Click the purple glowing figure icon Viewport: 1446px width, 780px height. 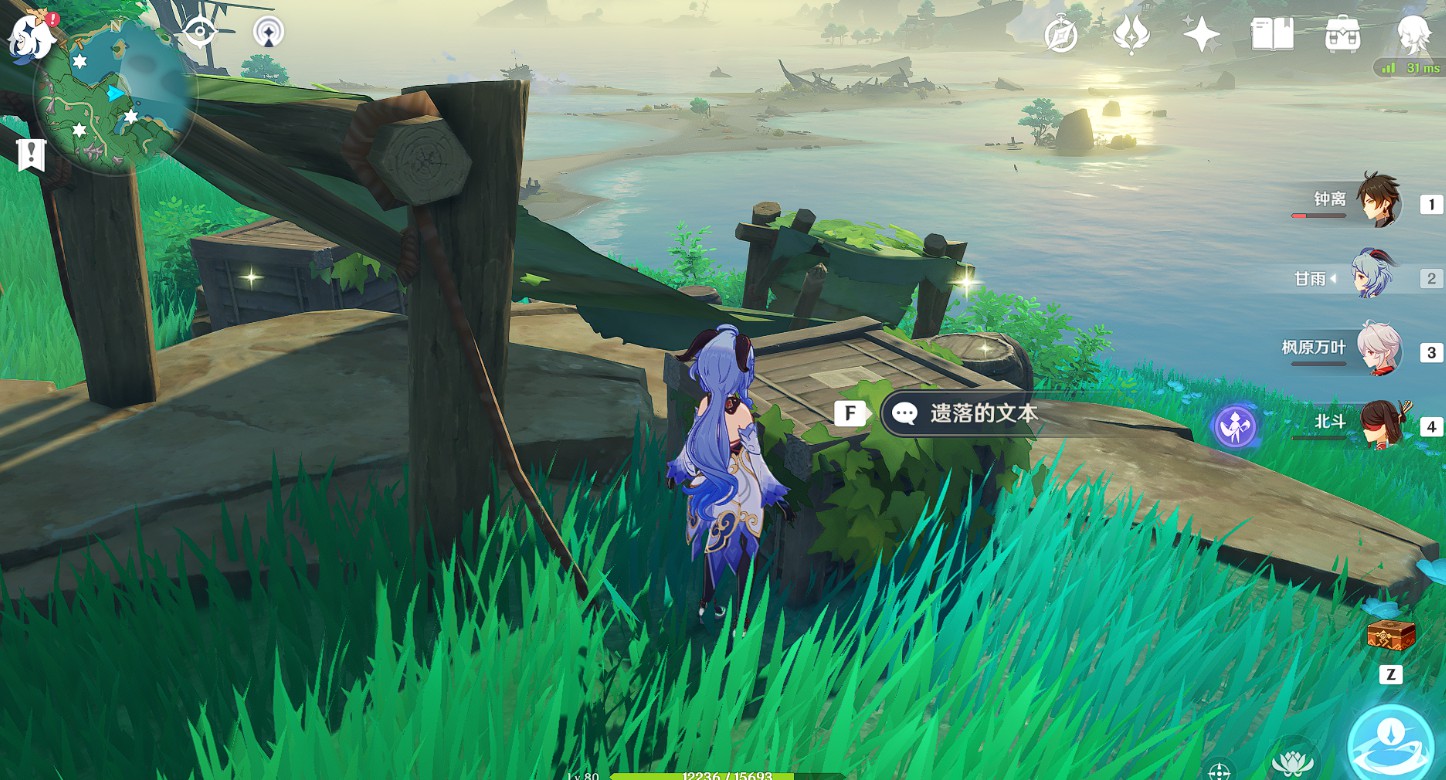coord(1235,426)
